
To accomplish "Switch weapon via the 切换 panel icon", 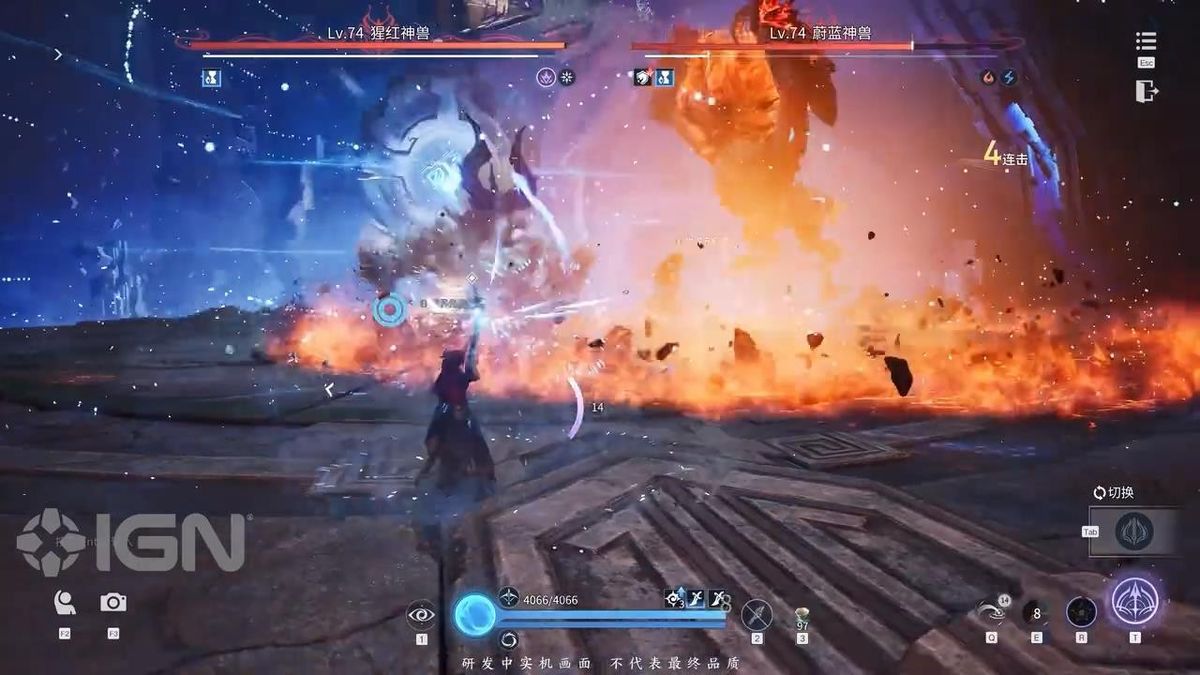I will coord(1133,531).
